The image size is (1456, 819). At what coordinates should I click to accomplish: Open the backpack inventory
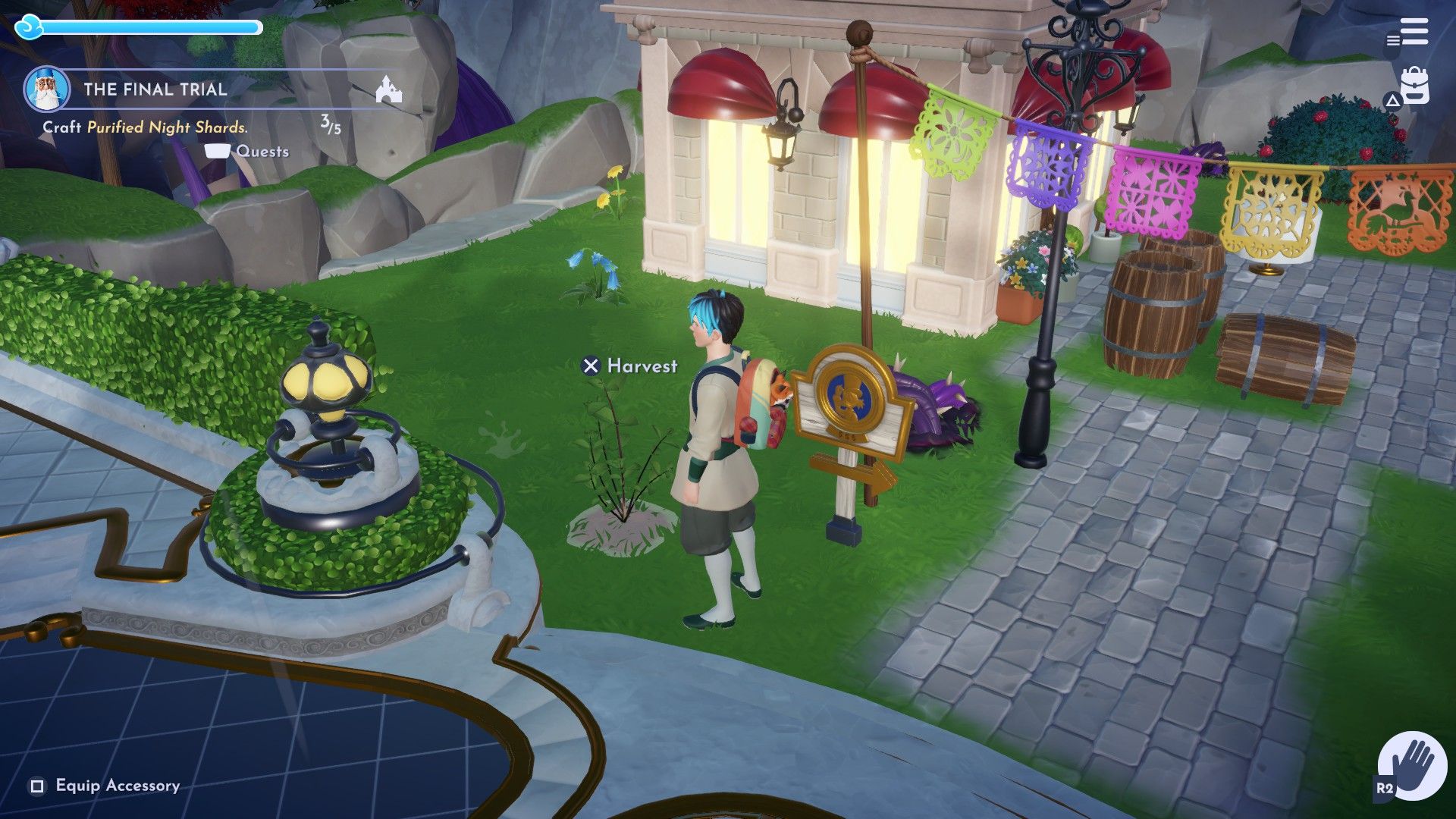[1414, 86]
